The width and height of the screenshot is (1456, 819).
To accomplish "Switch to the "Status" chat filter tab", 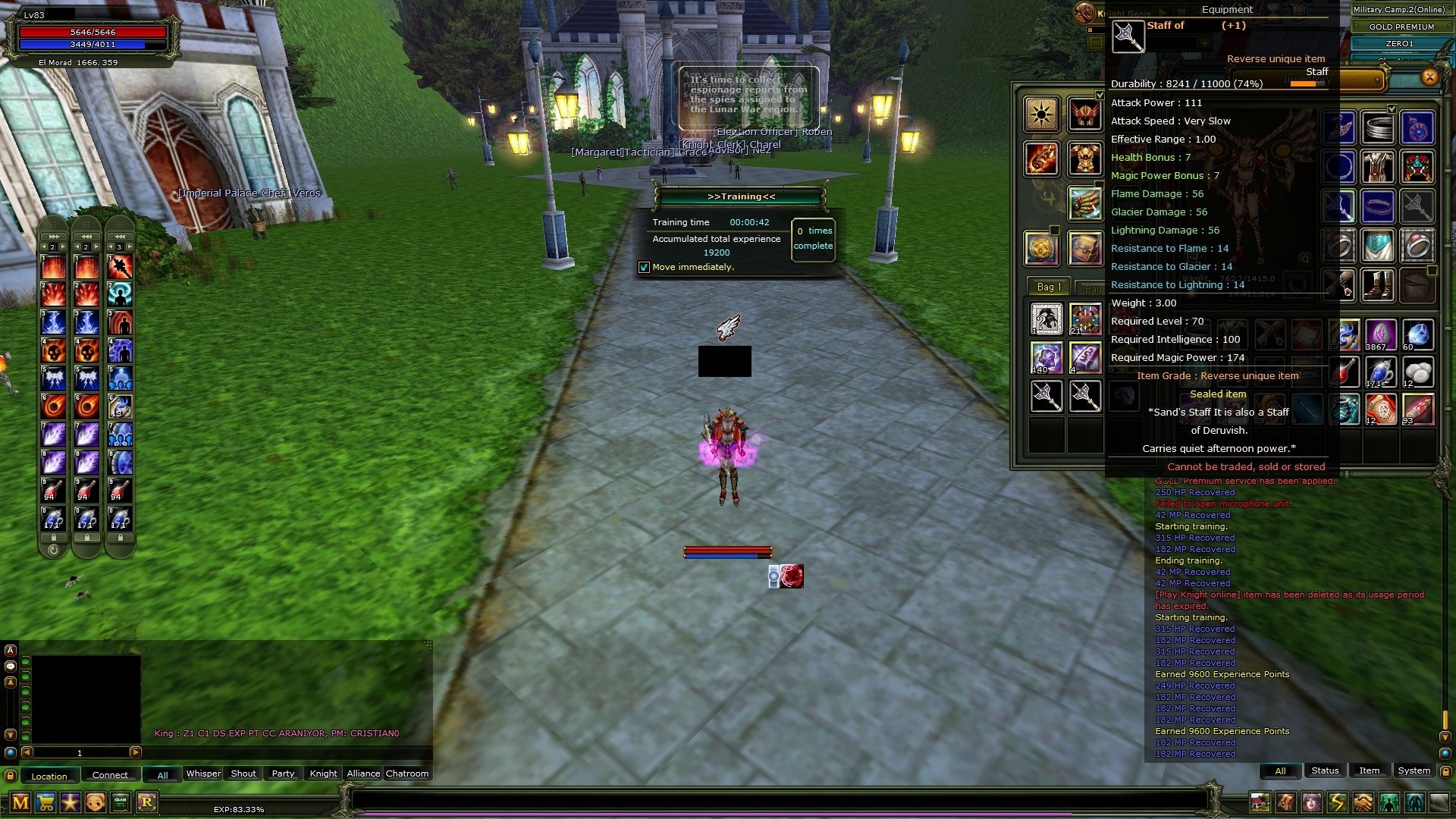I will (x=1325, y=770).
